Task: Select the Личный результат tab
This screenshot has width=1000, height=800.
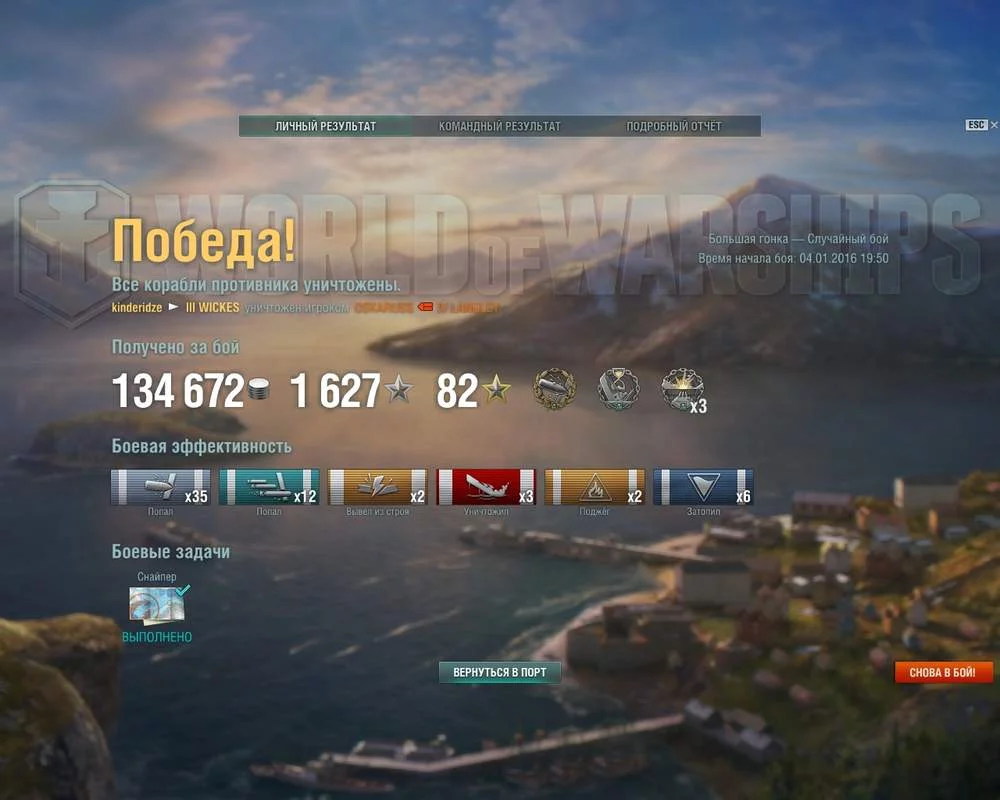Action: point(325,127)
